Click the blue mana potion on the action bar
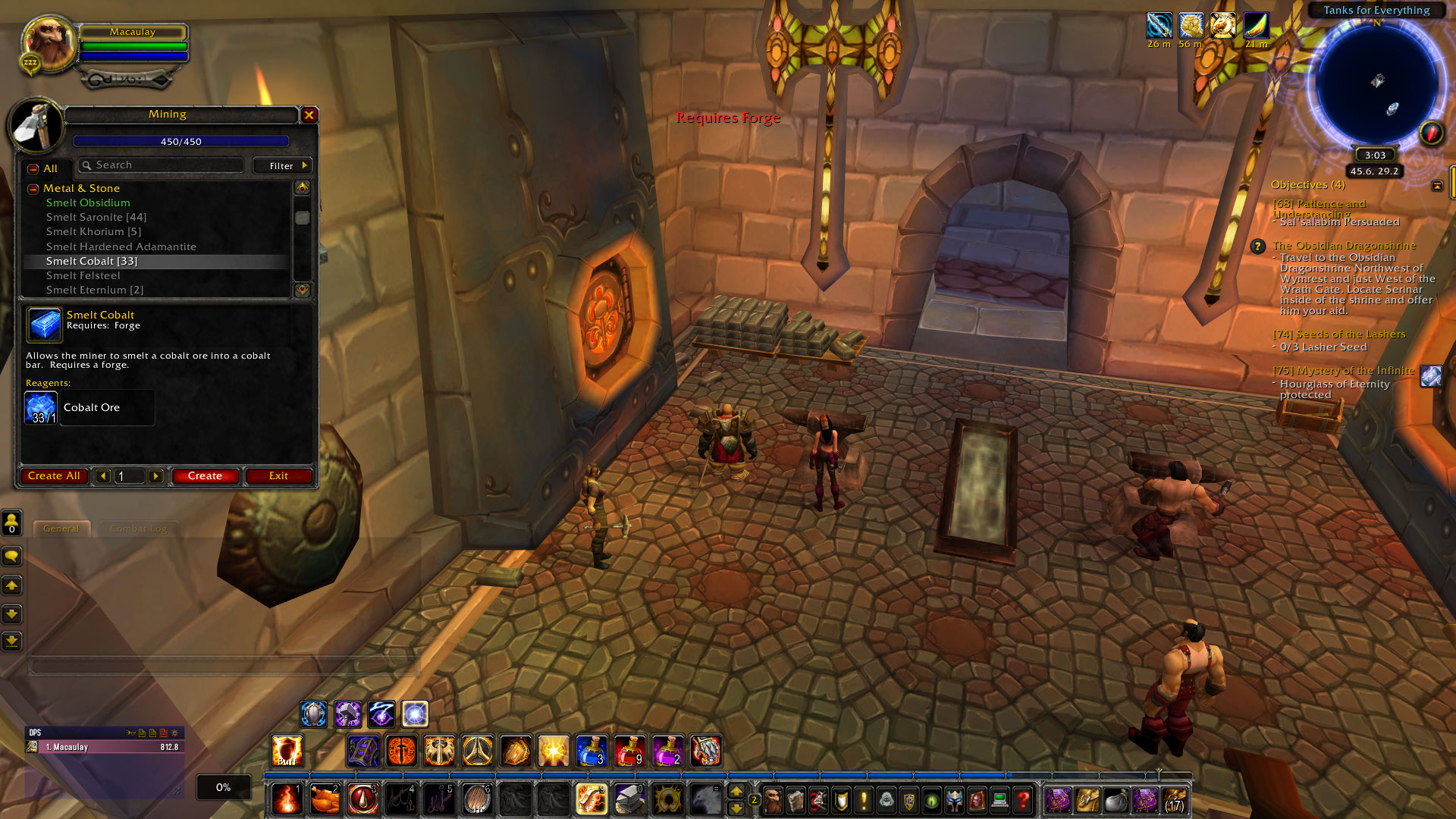The image size is (1456, 819). click(592, 752)
